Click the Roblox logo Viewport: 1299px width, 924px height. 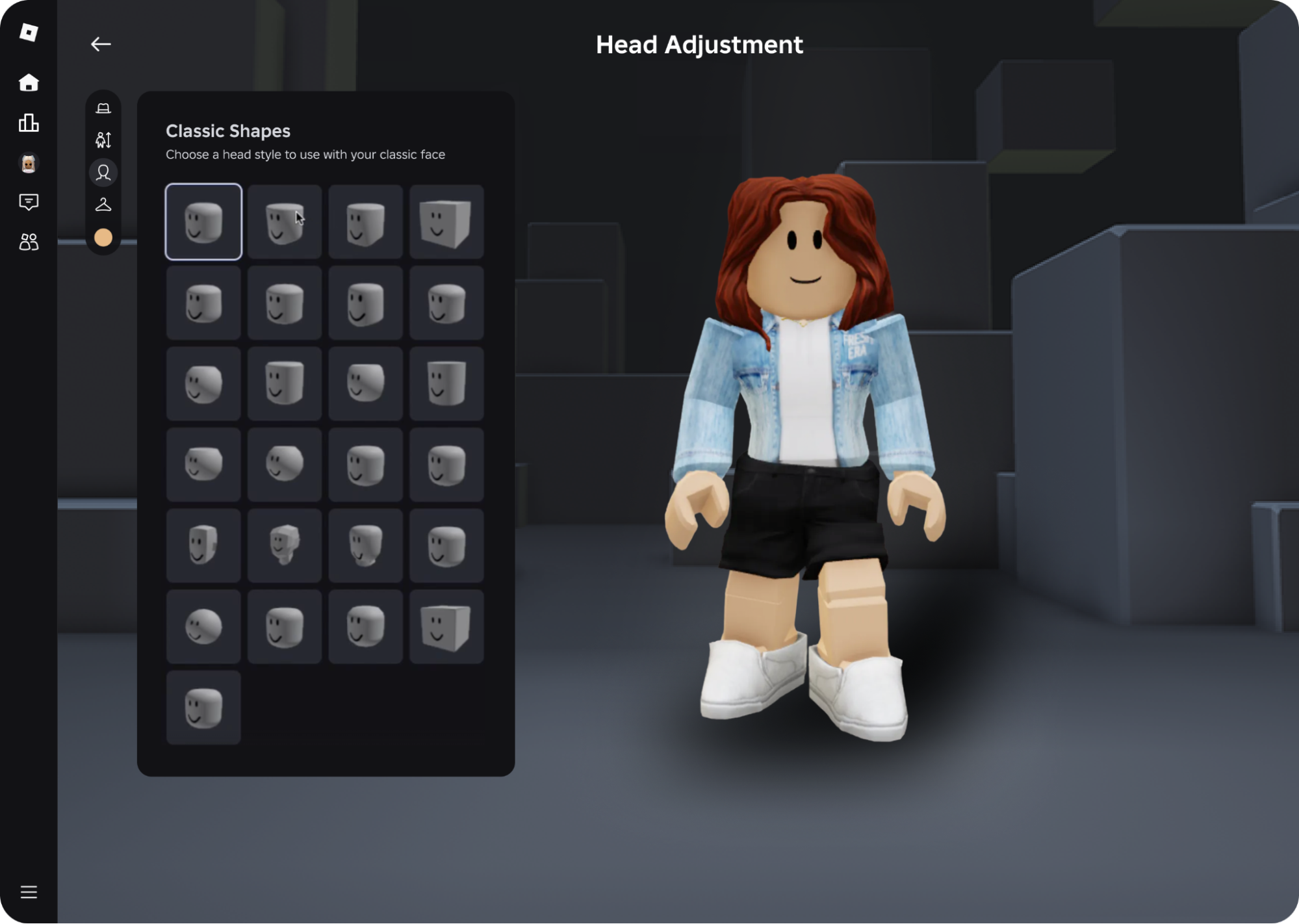[29, 33]
